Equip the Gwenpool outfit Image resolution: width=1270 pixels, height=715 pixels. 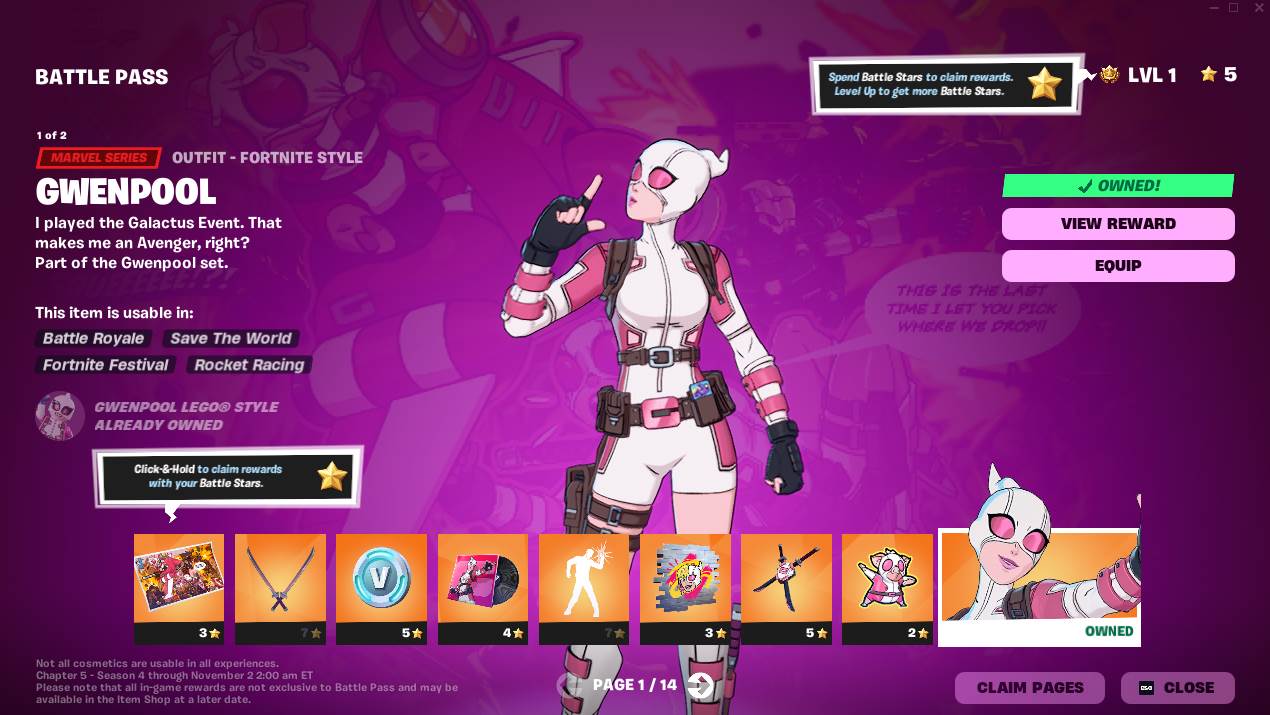click(x=1118, y=266)
